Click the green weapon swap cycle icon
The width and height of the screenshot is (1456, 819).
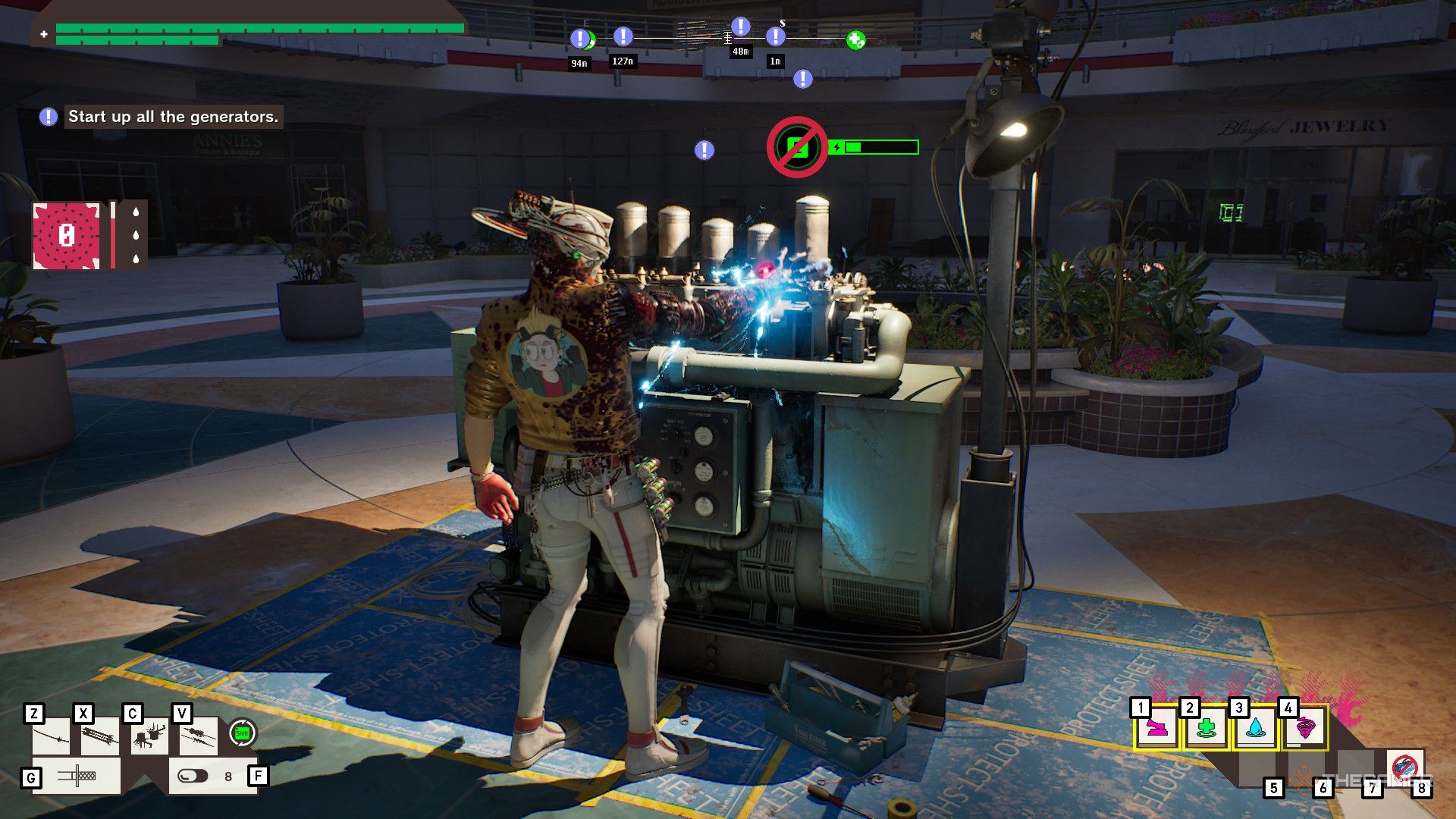pos(243,733)
